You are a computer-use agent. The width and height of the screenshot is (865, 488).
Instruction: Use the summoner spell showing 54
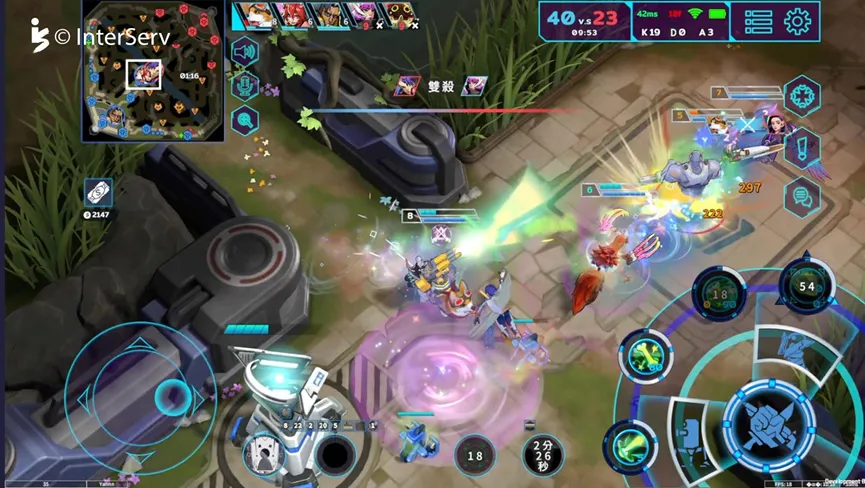(807, 287)
